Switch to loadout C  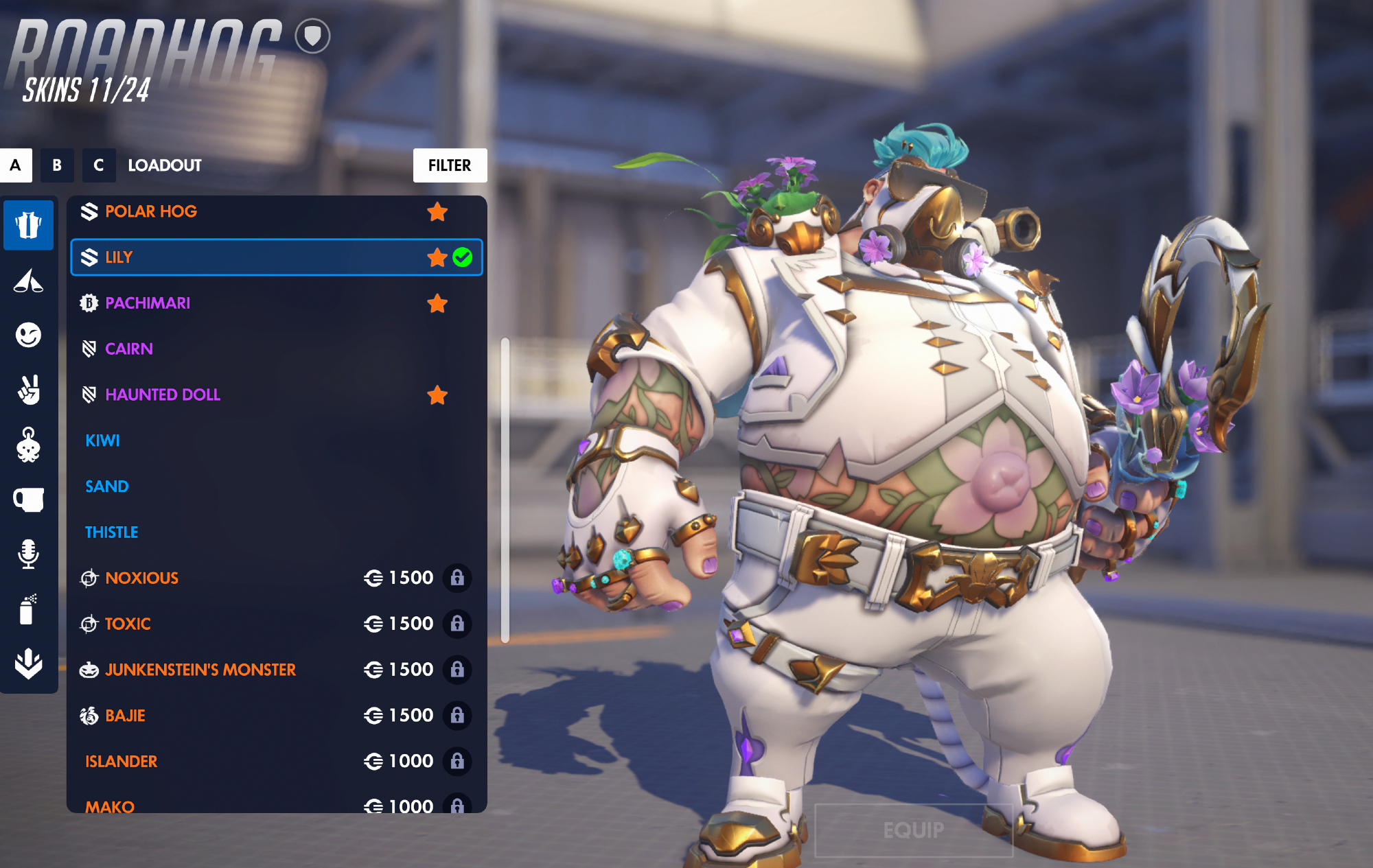point(99,165)
